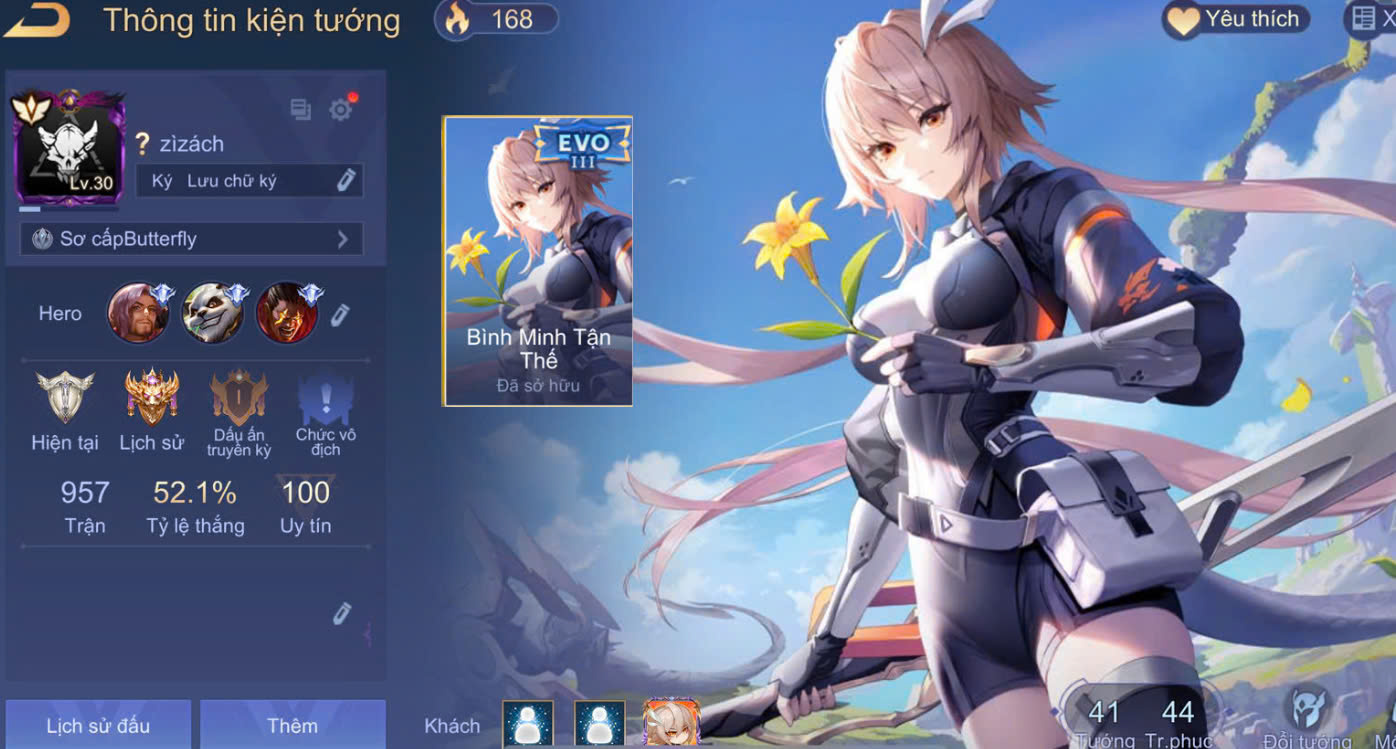Select the anime girl visitor avatar
Viewport: 1396px width, 749px height.
coord(671,722)
